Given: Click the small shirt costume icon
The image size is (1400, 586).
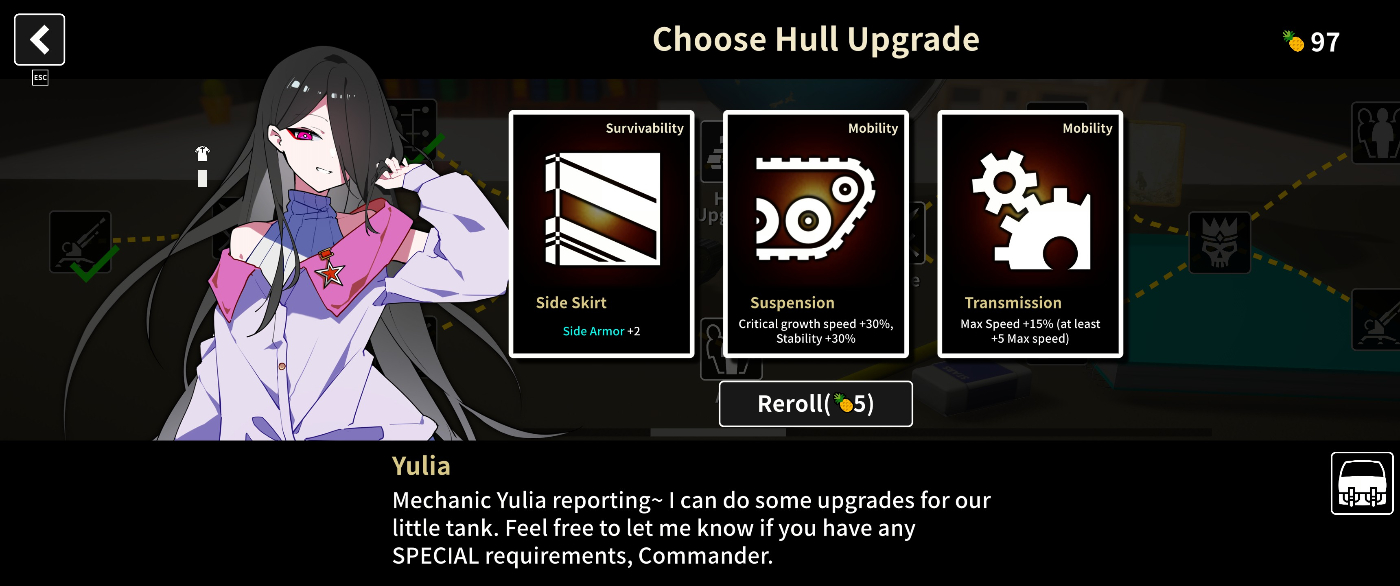Looking at the screenshot, I should click(x=202, y=154).
